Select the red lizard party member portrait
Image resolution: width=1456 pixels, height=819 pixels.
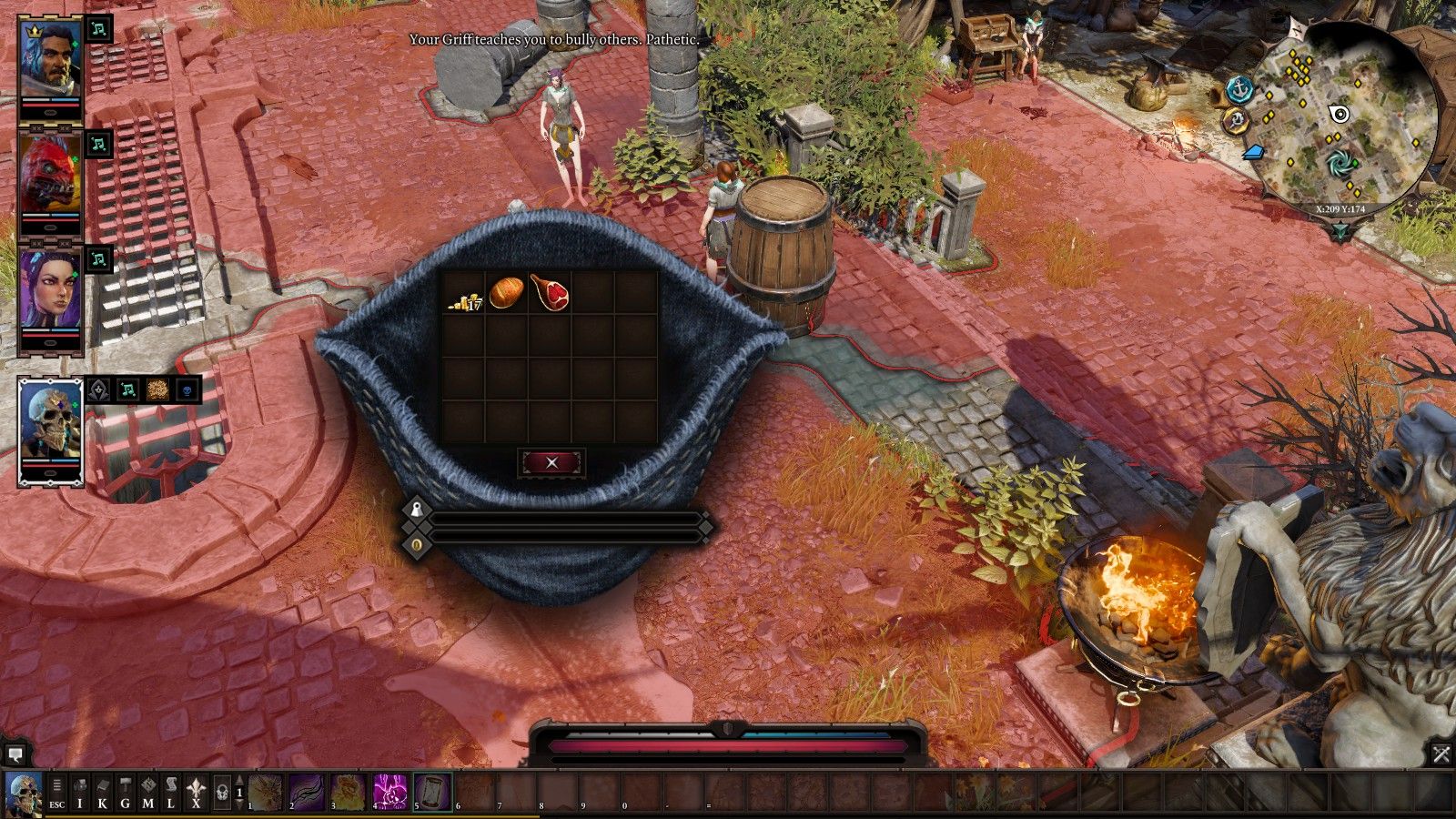[x=51, y=177]
